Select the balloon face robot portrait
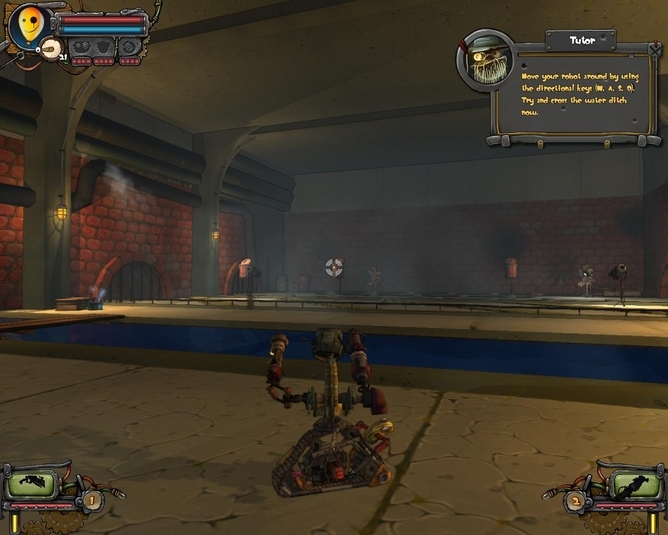This screenshot has width=668, height=535. tap(27, 24)
